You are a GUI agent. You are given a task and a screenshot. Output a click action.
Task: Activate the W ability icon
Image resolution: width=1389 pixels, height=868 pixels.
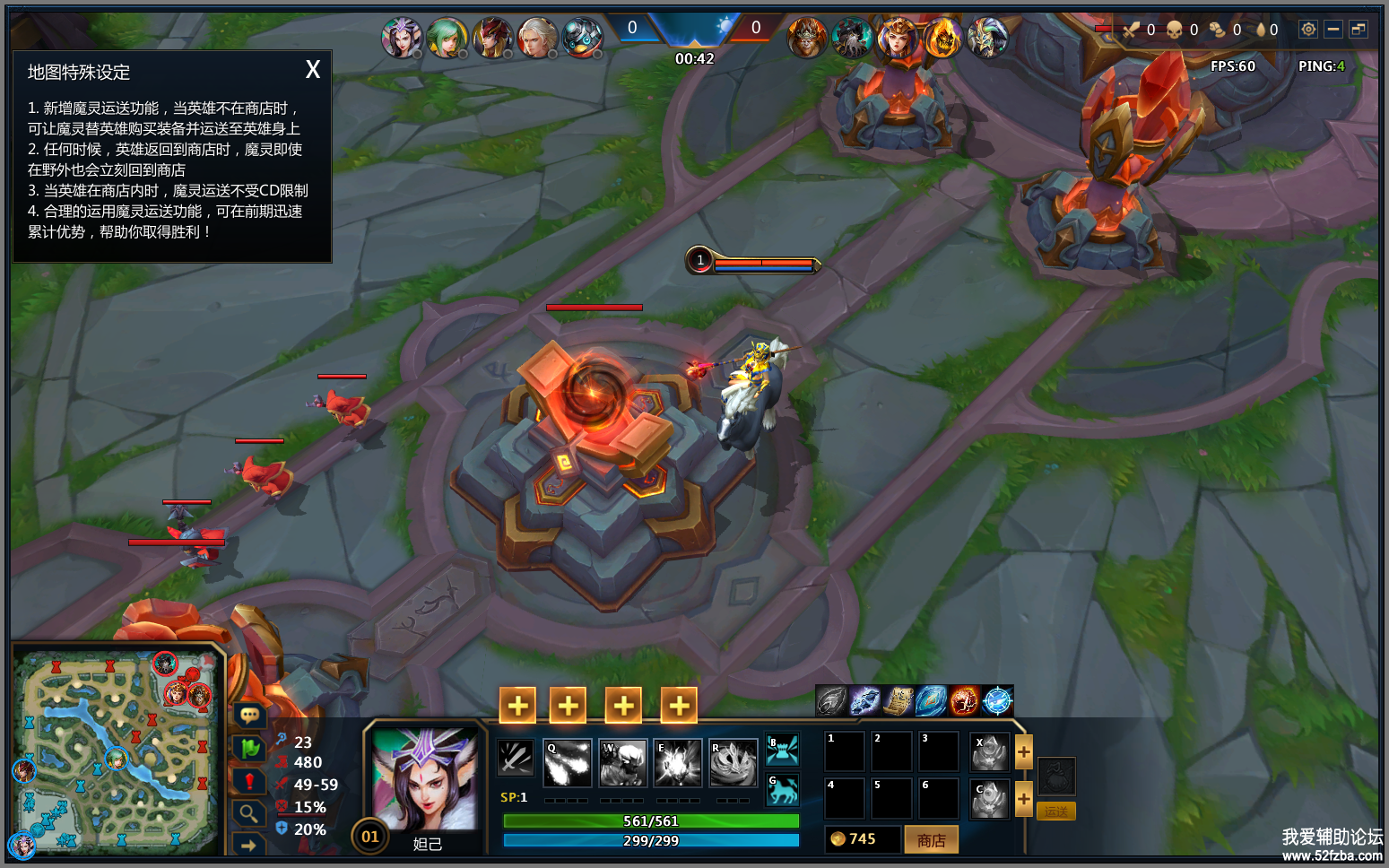(x=623, y=762)
